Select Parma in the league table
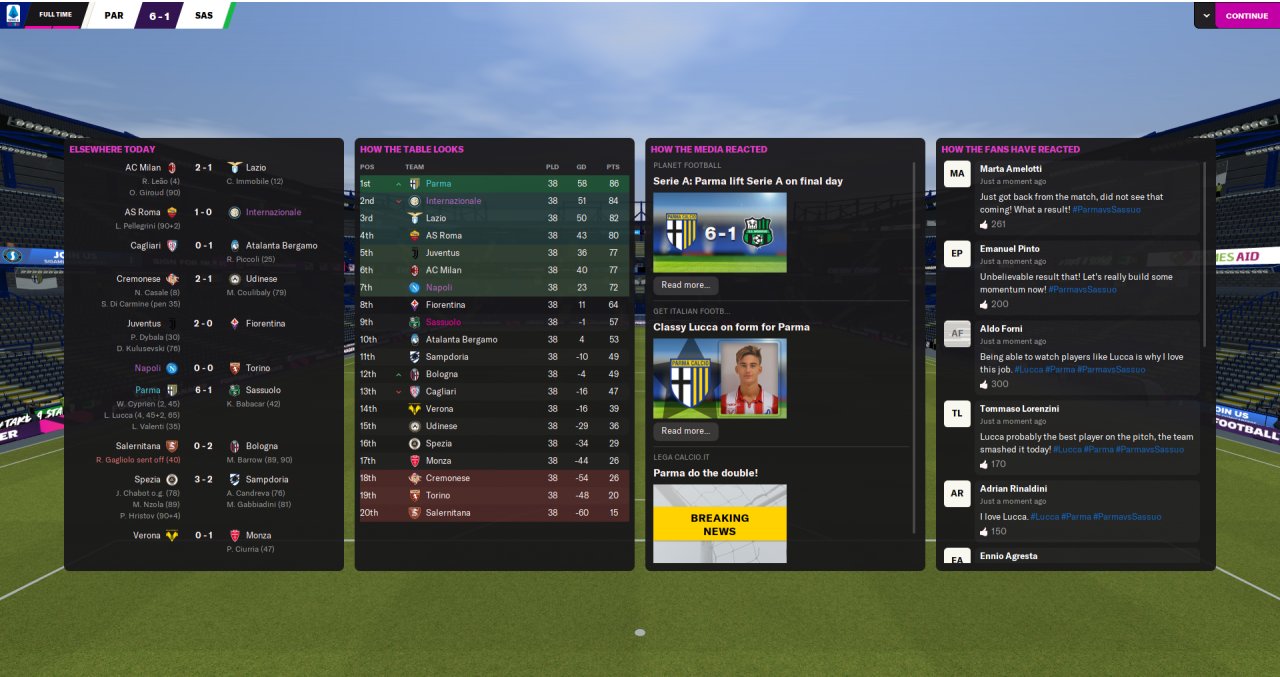The image size is (1280, 677). (438, 184)
